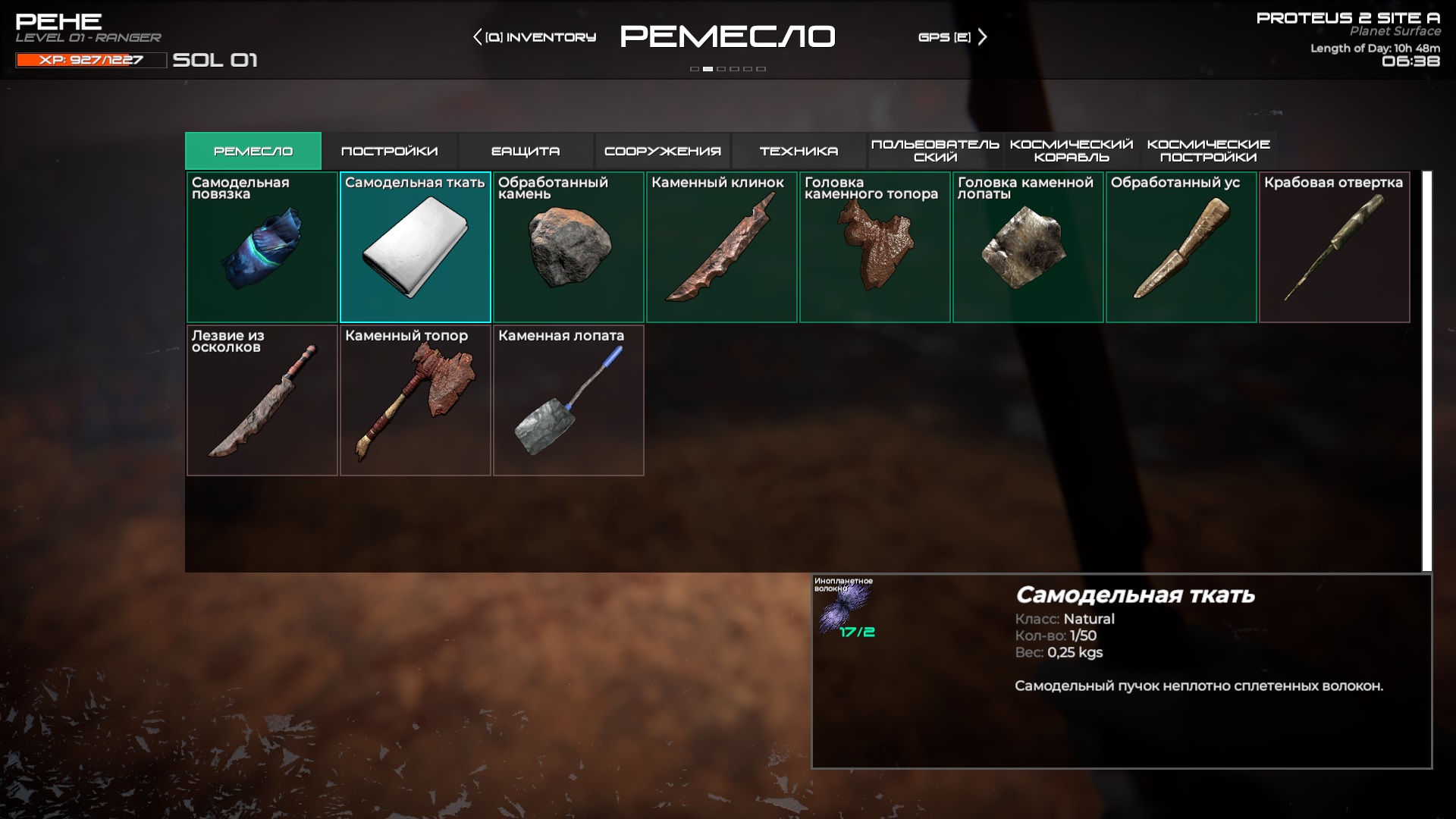
Task: Switch to the Постройки tab
Action: tap(389, 151)
